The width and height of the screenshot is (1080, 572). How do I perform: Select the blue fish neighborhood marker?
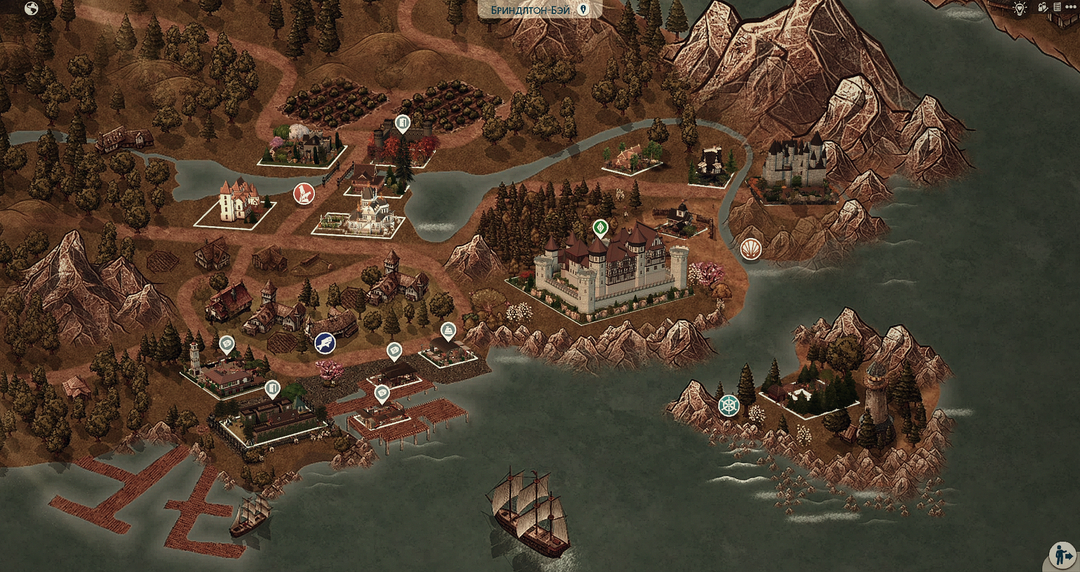(324, 343)
